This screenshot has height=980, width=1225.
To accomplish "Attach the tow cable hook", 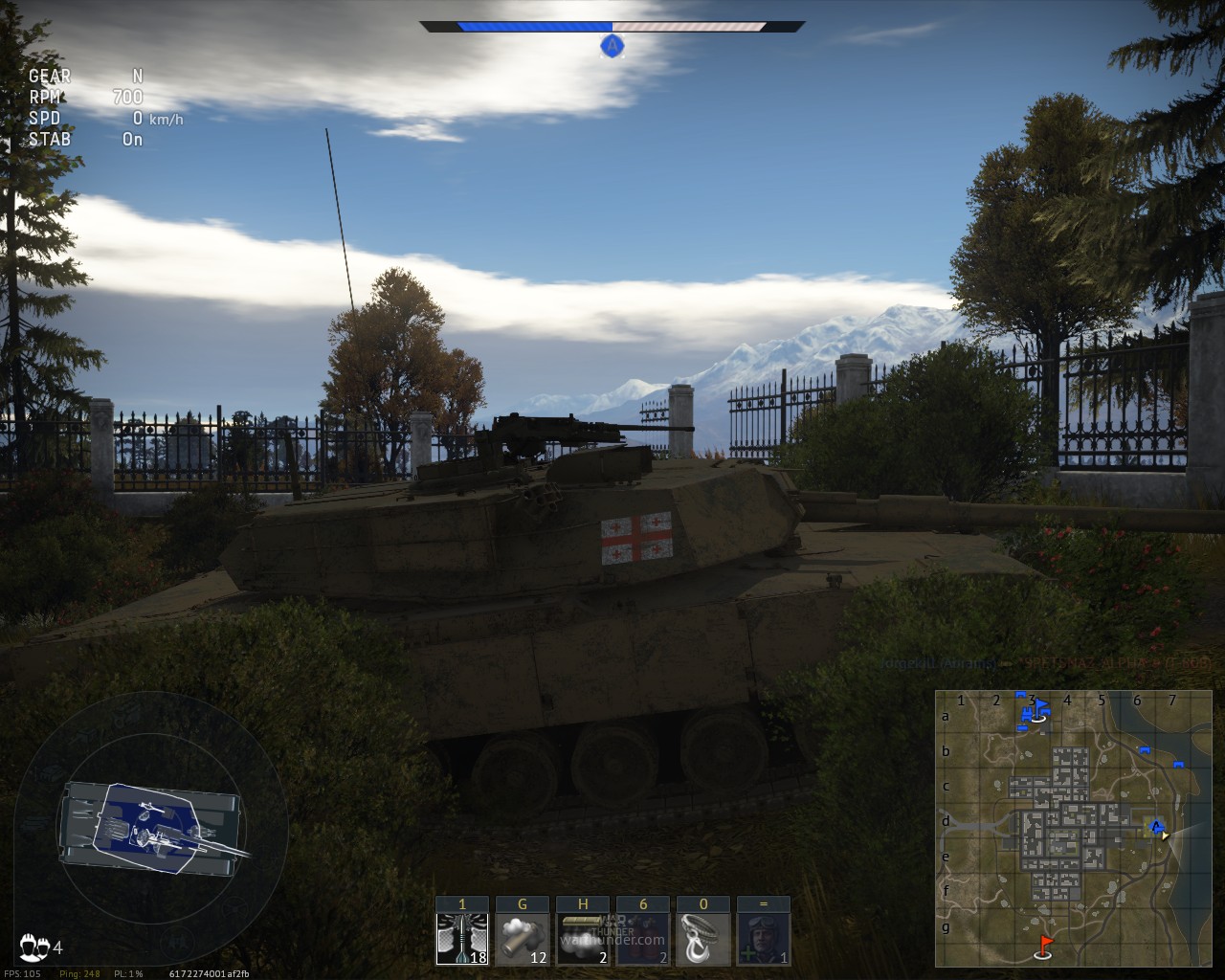I will (703, 938).
